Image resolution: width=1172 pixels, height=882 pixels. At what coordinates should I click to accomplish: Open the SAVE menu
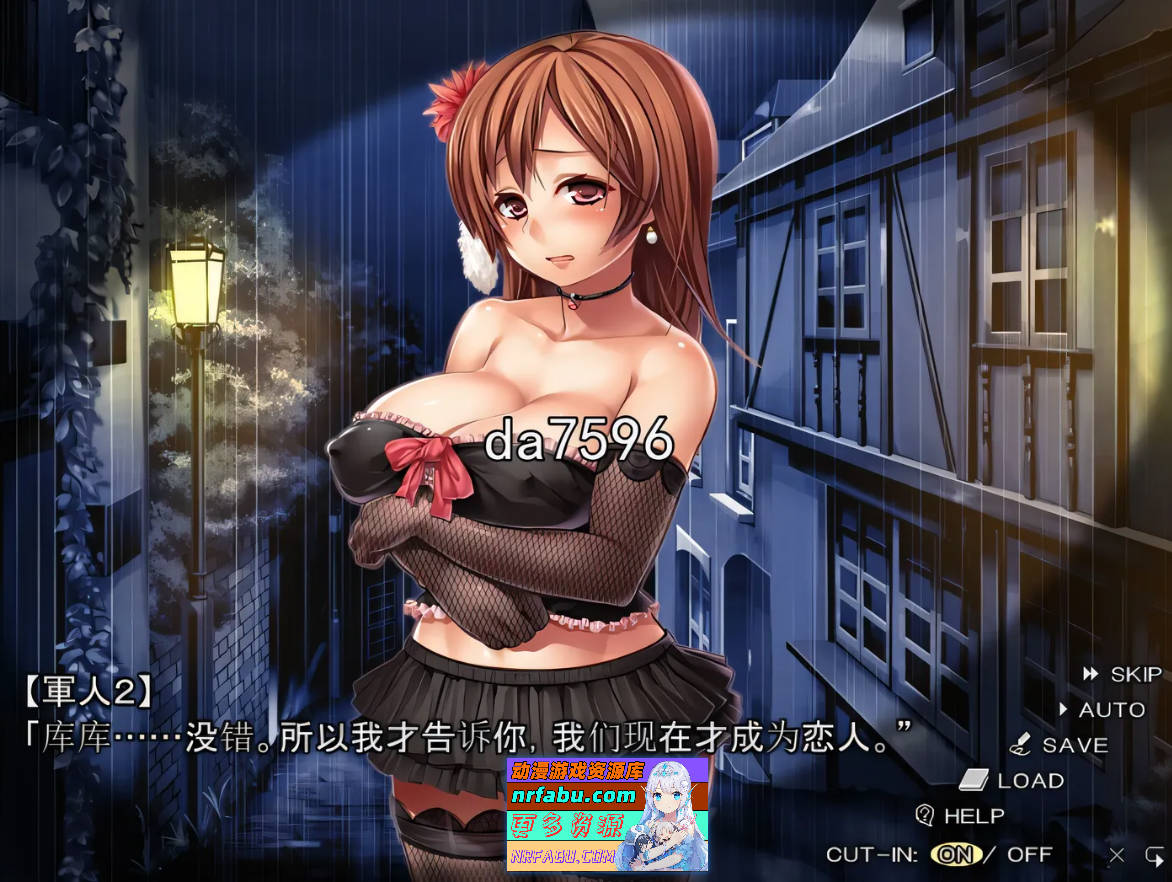coord(1061,745)
